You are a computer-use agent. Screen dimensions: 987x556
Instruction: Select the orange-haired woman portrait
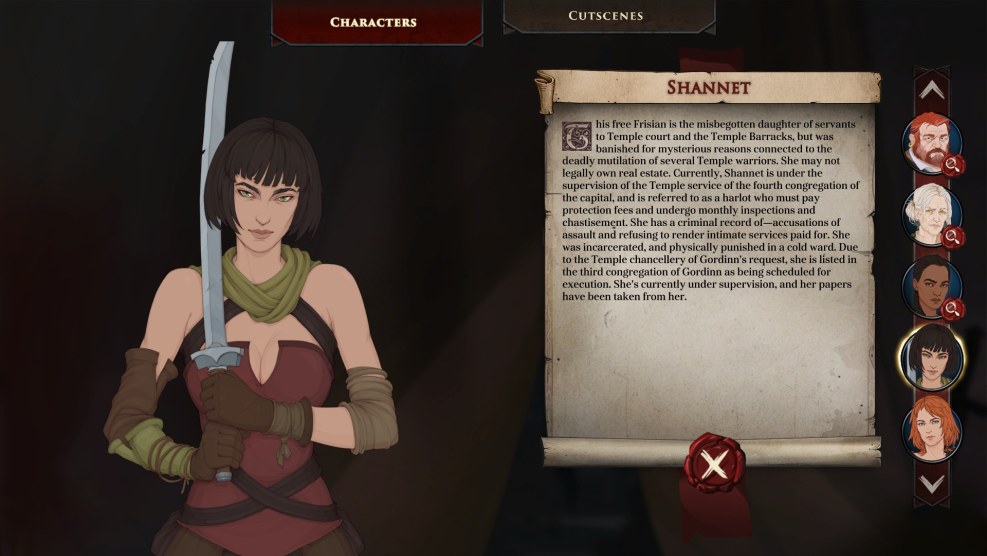tap(930, 428)
